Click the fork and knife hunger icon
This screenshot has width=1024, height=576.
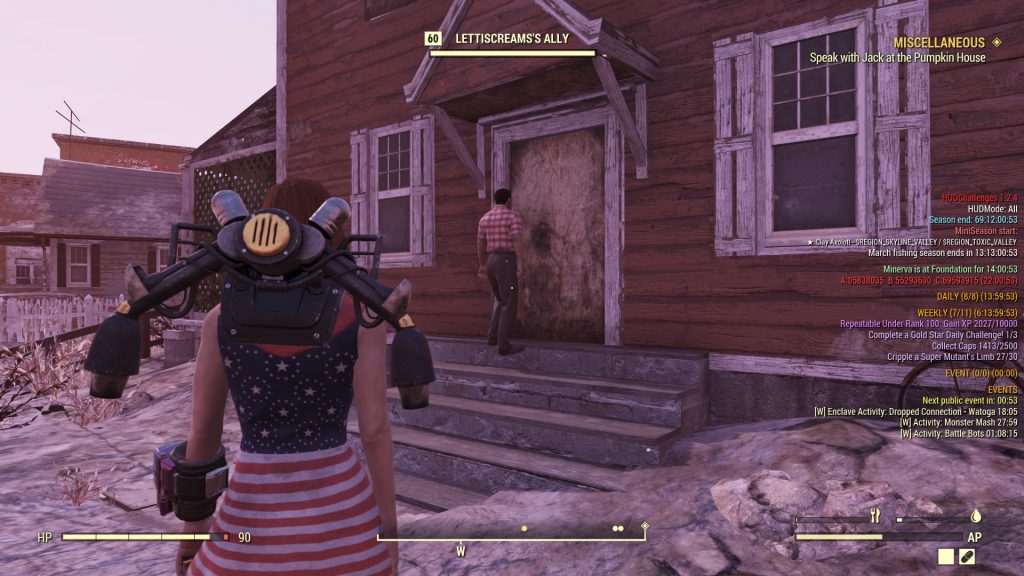[874, 516]
